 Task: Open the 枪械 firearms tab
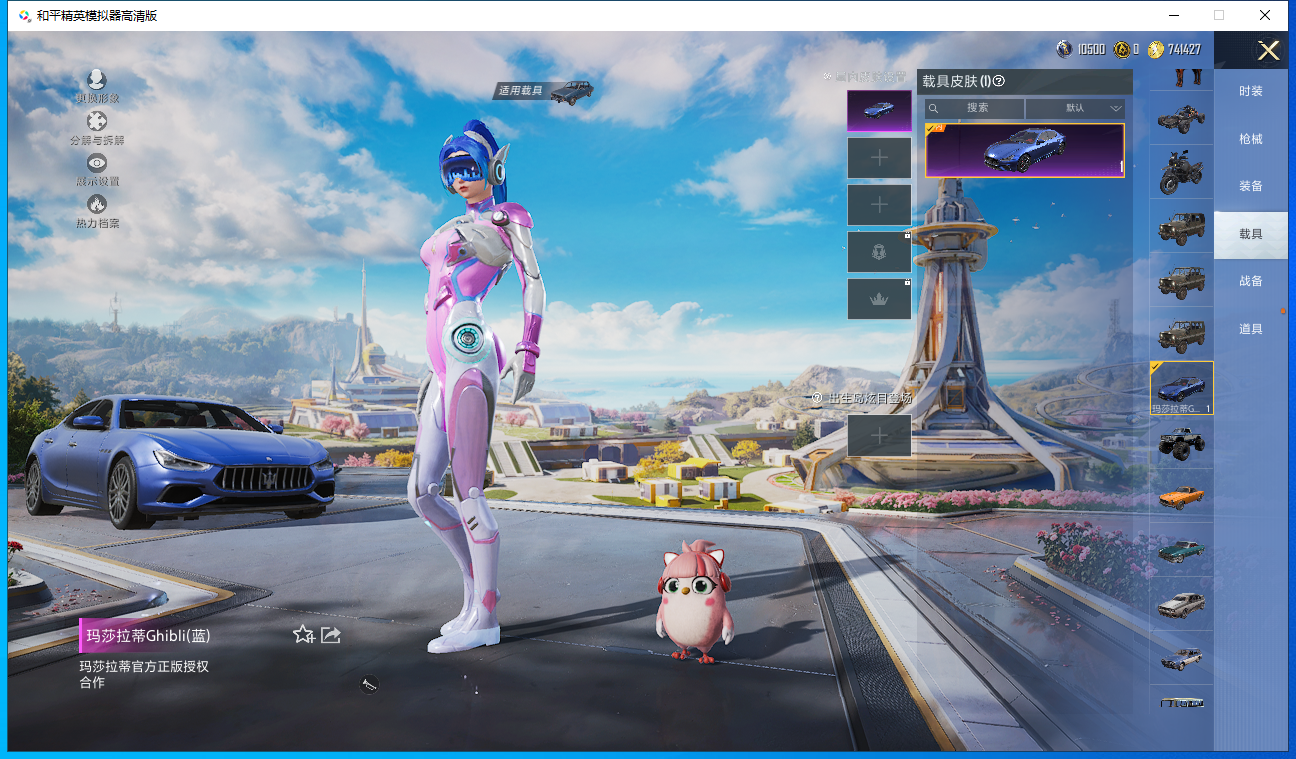1250,139
